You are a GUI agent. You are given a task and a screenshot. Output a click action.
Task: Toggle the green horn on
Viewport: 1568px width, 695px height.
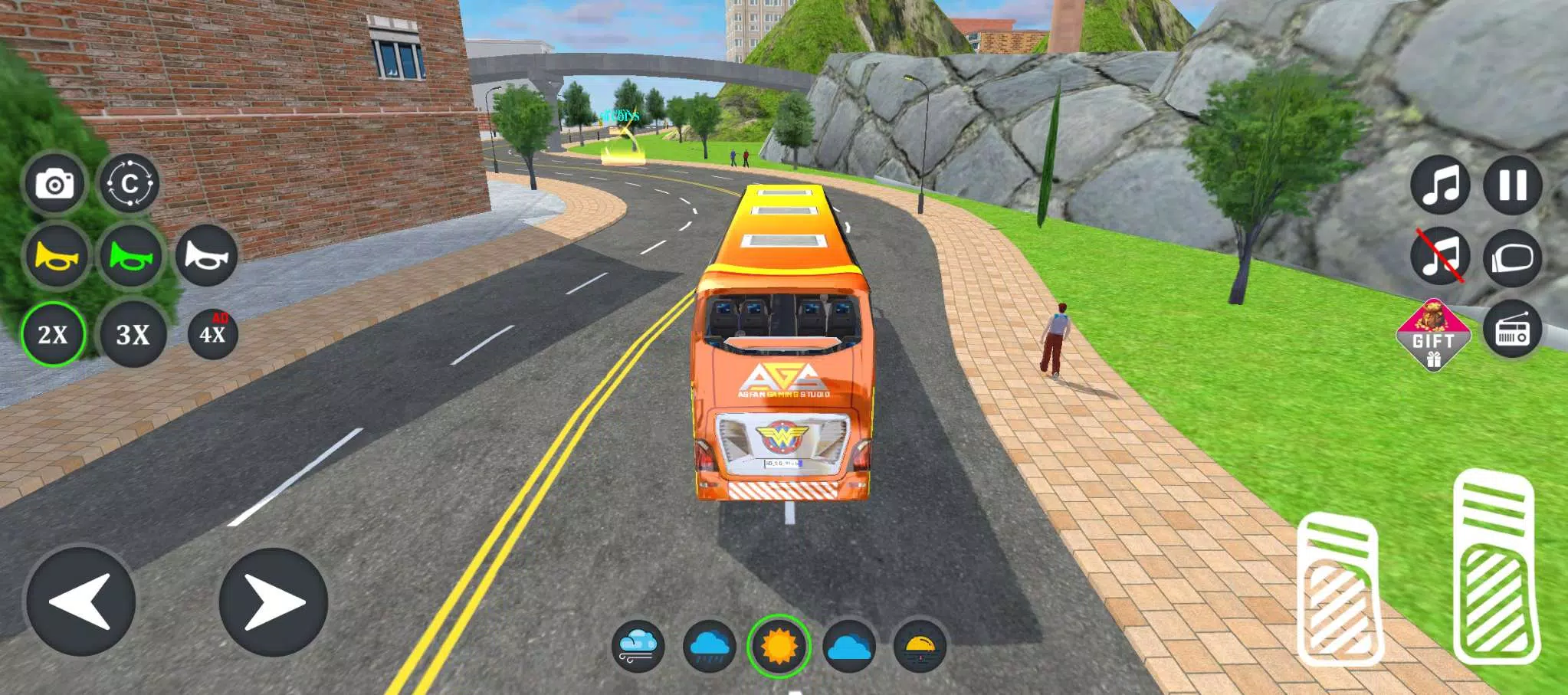pyautogui.click(x=132, y=257)
